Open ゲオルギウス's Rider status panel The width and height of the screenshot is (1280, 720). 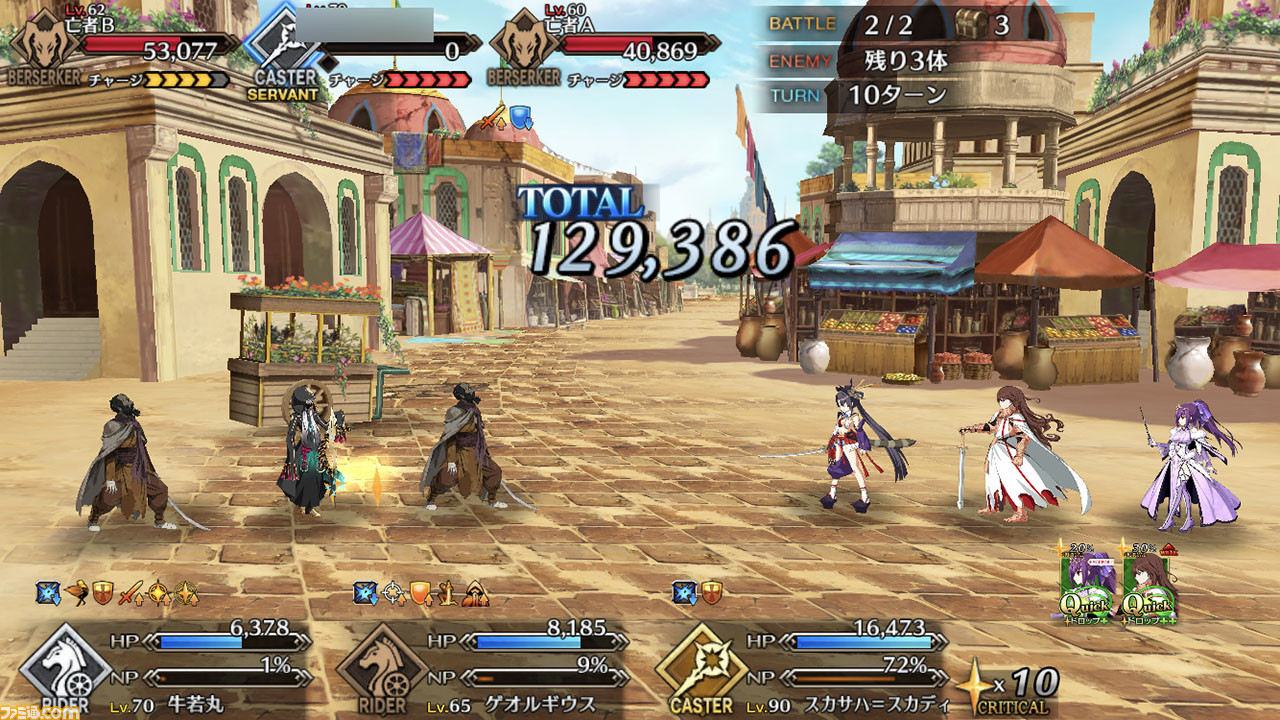482,663
